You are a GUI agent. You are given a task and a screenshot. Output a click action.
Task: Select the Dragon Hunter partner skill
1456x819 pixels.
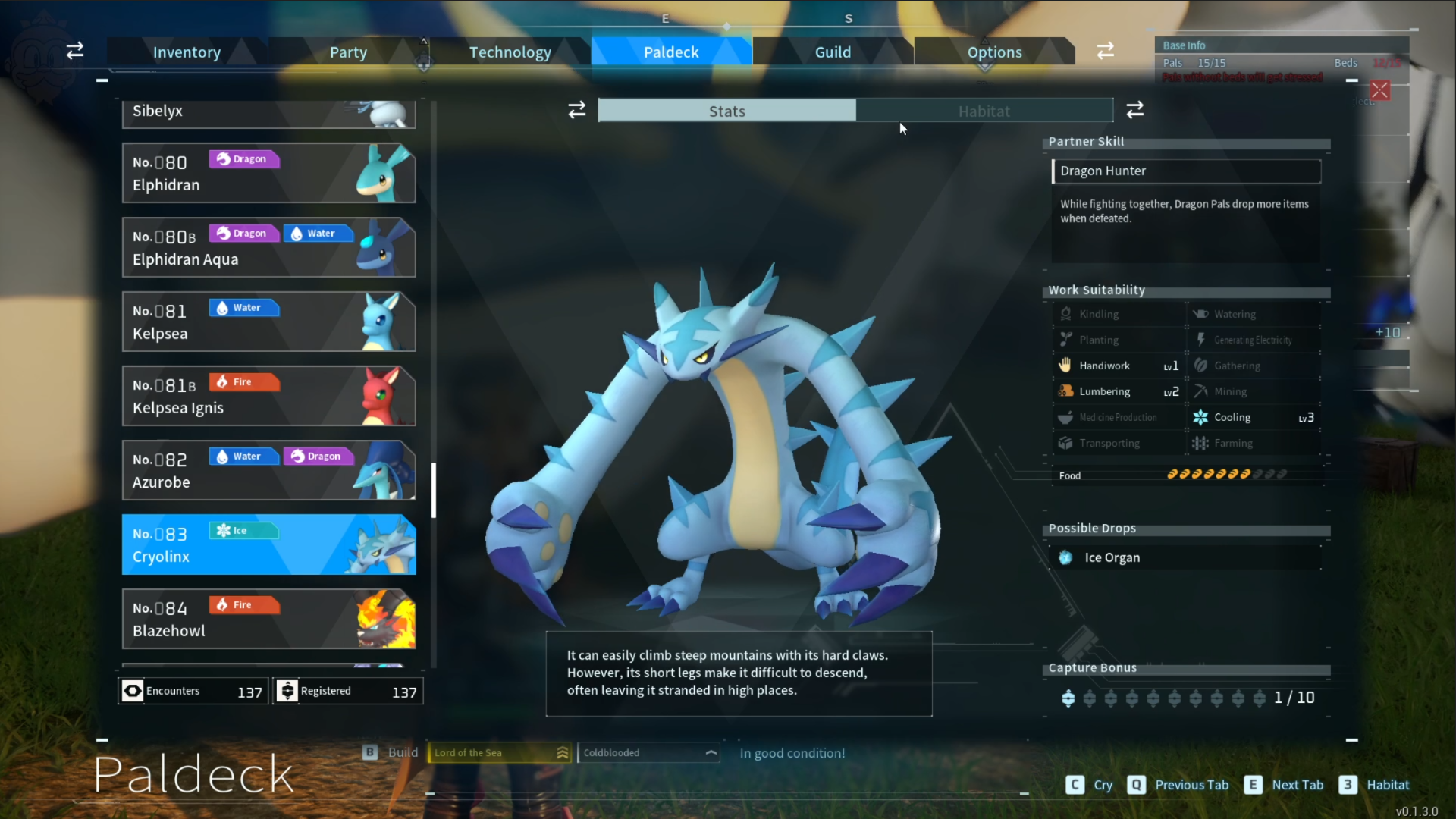1186,171
